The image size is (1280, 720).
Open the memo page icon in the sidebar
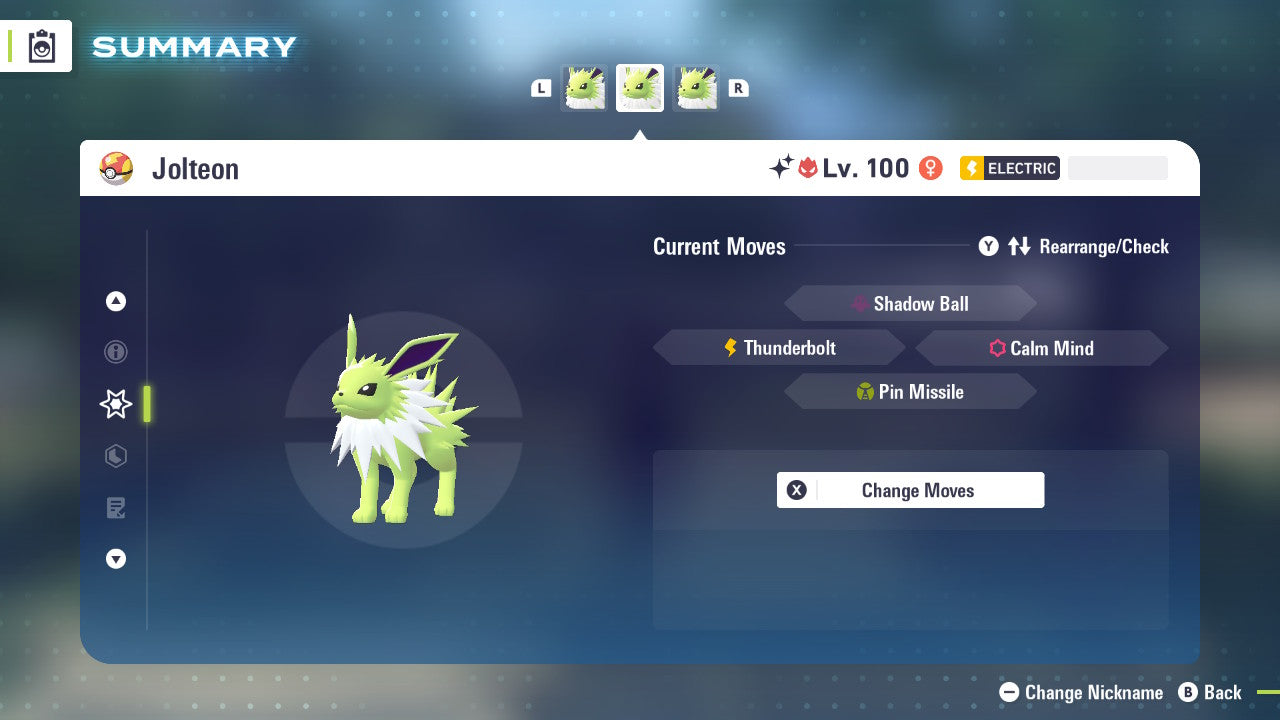click(115, 508)
